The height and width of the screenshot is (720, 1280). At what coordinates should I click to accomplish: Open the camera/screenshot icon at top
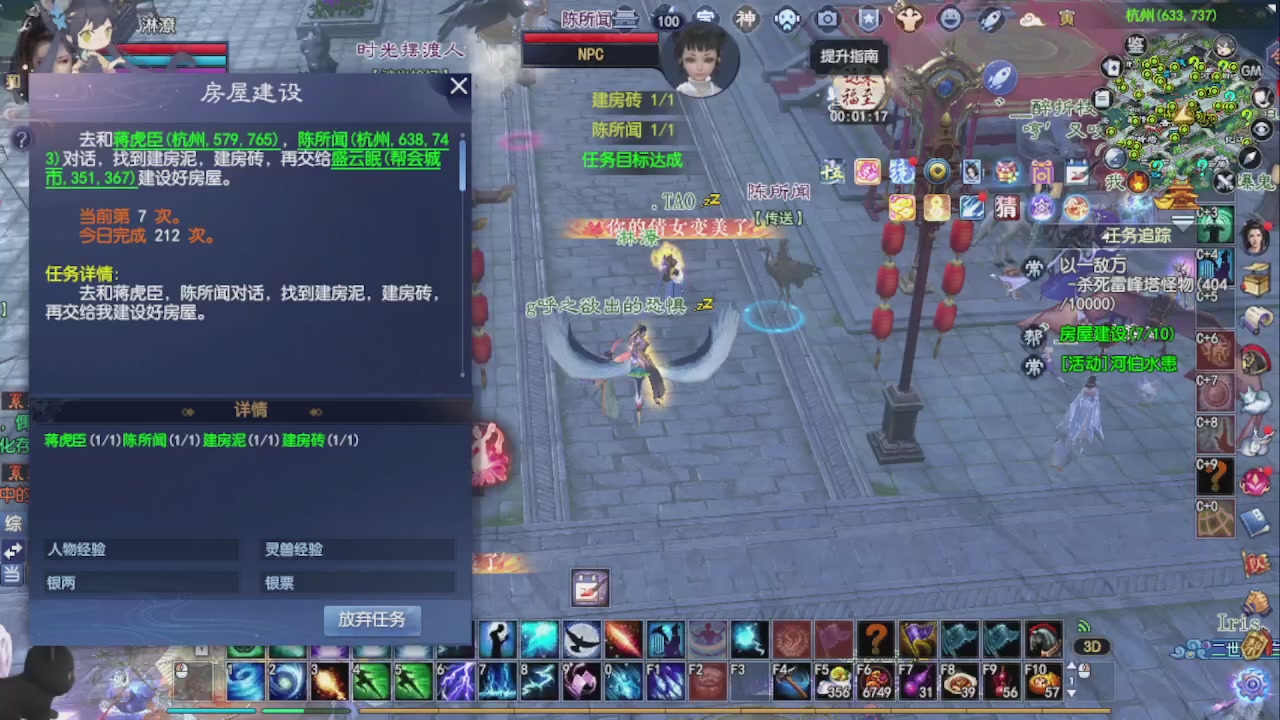click(x=826, y=20)
